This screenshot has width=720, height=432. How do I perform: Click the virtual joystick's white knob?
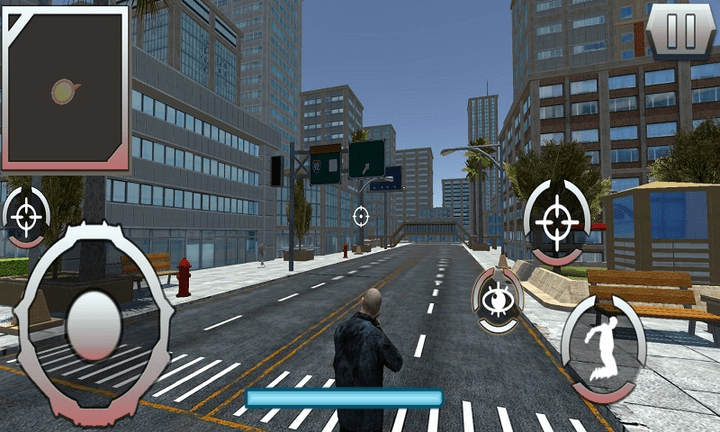point(93,324)
